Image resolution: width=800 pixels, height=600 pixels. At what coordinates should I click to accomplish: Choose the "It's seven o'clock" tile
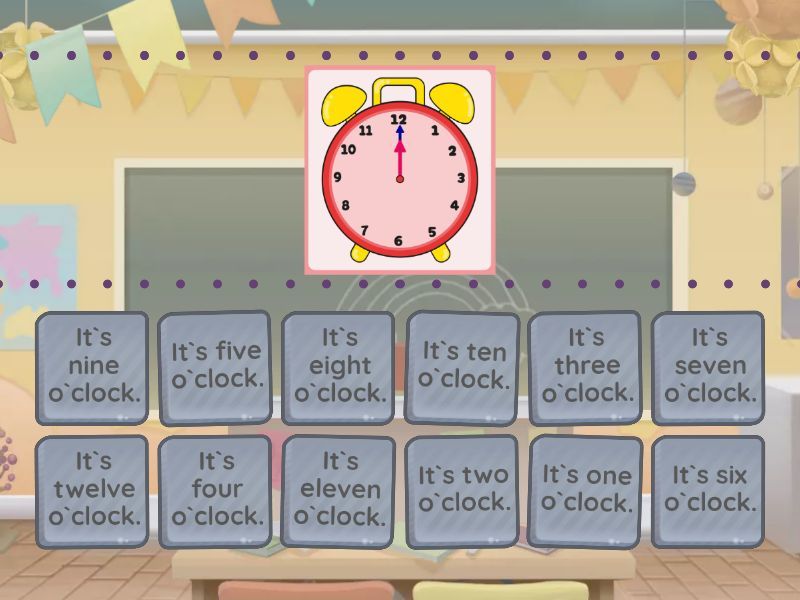click(709, 367)
